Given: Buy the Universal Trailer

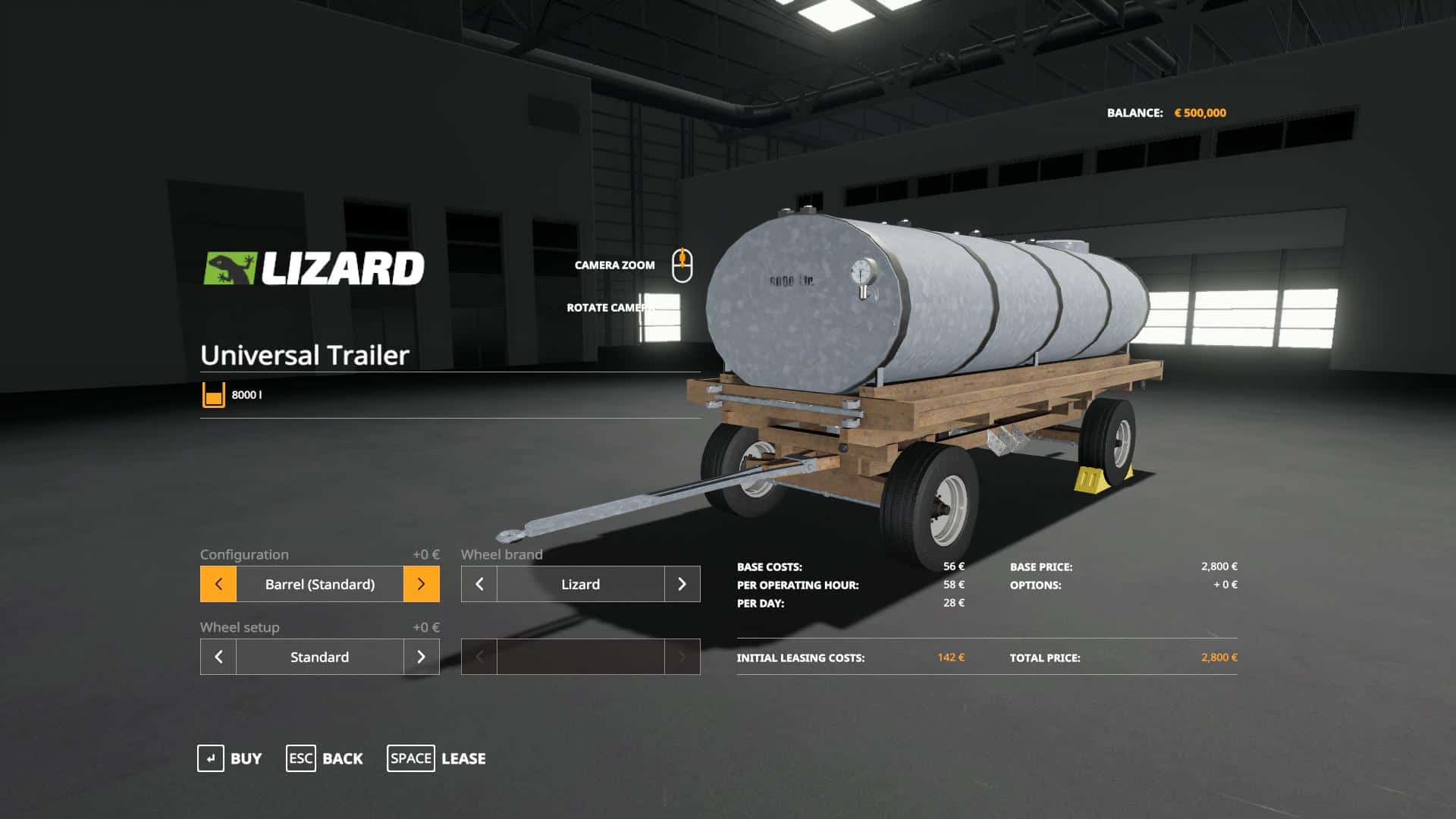Looking at the screenshot, I should [230, 758].
